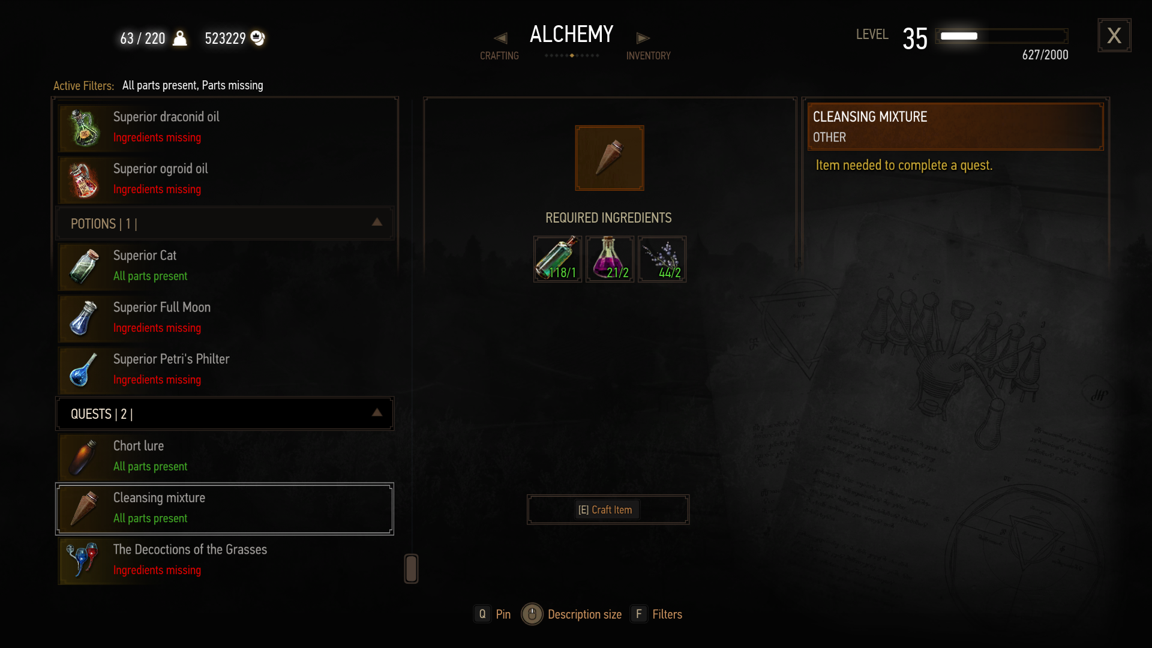Click the recipe list scrollbar handle
1152x648 pixels.
tap(411, 568)
